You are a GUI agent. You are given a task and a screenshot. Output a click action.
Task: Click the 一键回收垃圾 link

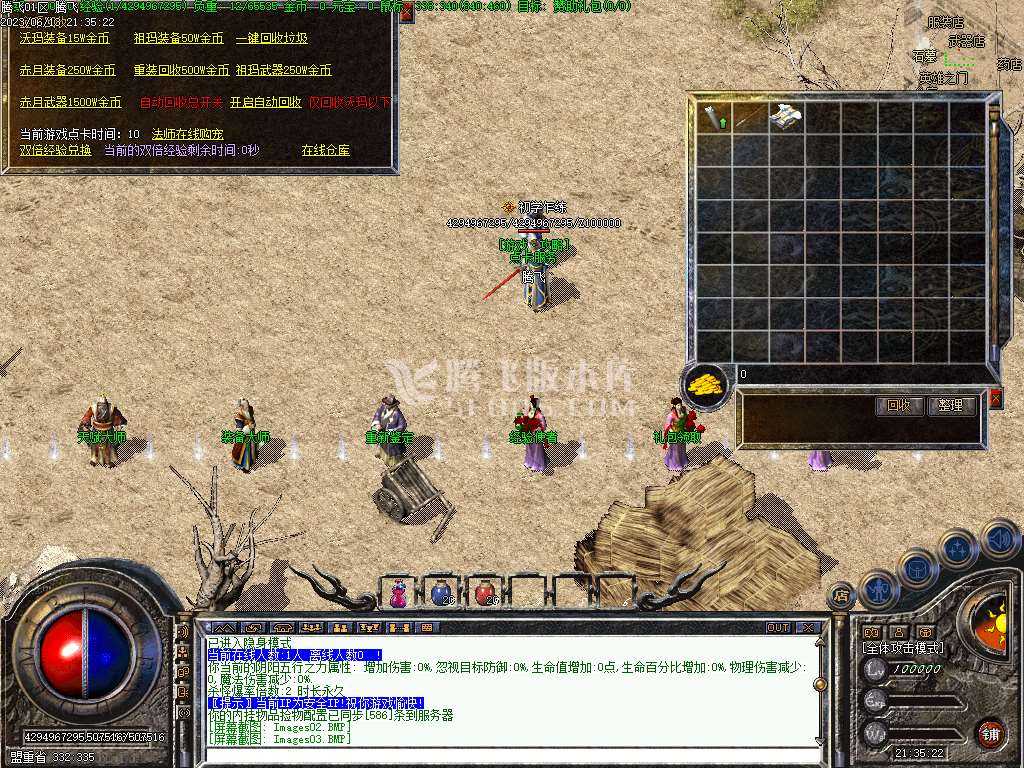pos(272,39)
